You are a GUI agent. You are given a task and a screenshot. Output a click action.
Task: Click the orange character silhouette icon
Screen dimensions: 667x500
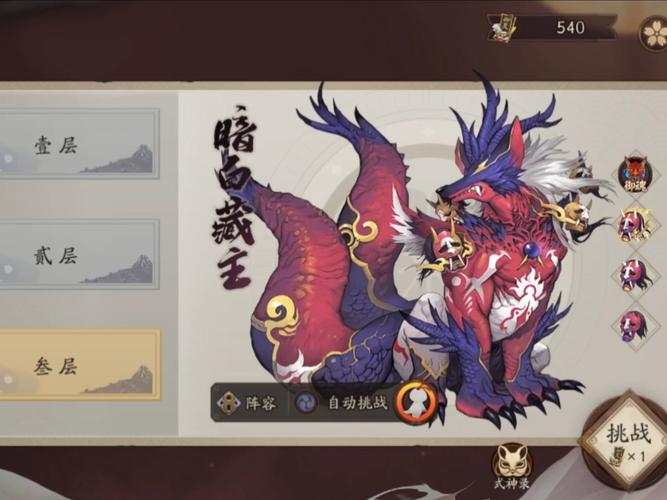pos(416,402)
